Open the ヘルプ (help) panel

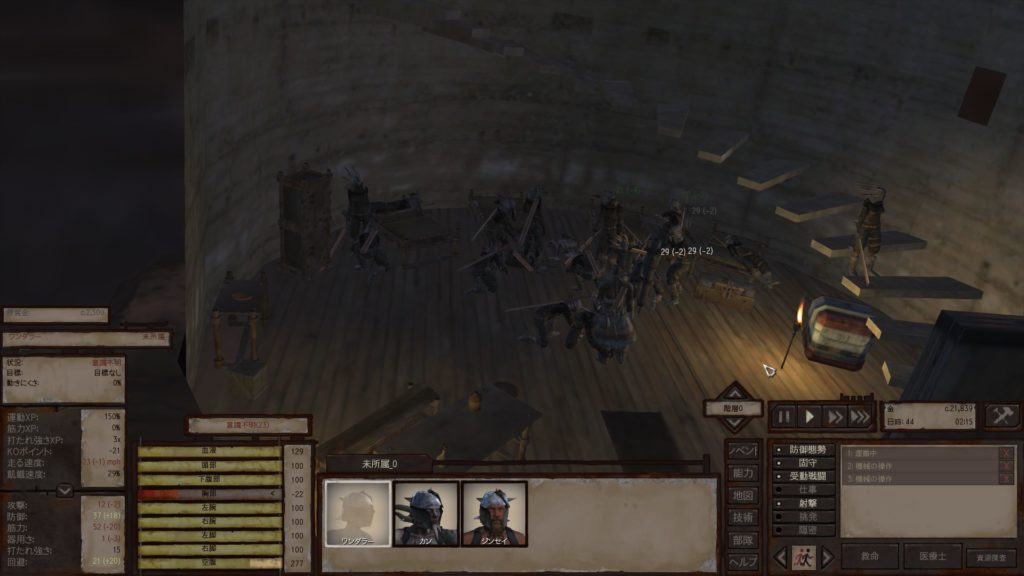pos(741,561)
